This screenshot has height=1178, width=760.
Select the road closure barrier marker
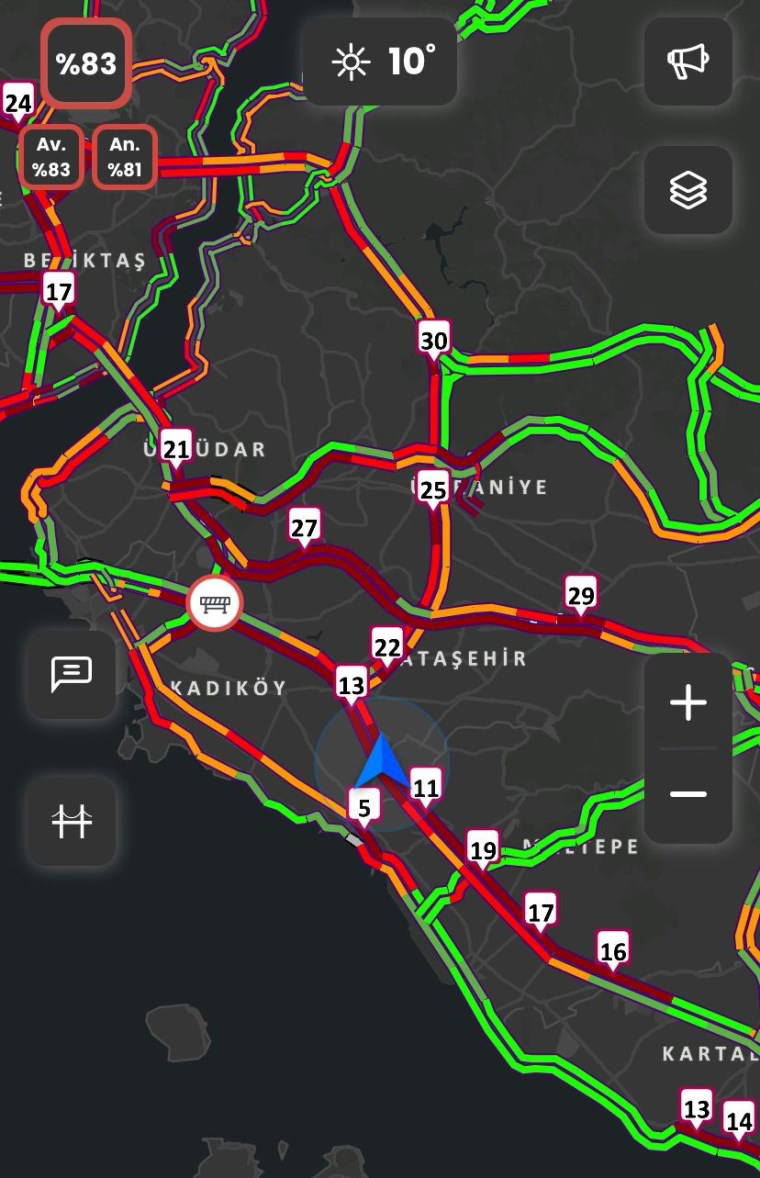click(214, 604)
